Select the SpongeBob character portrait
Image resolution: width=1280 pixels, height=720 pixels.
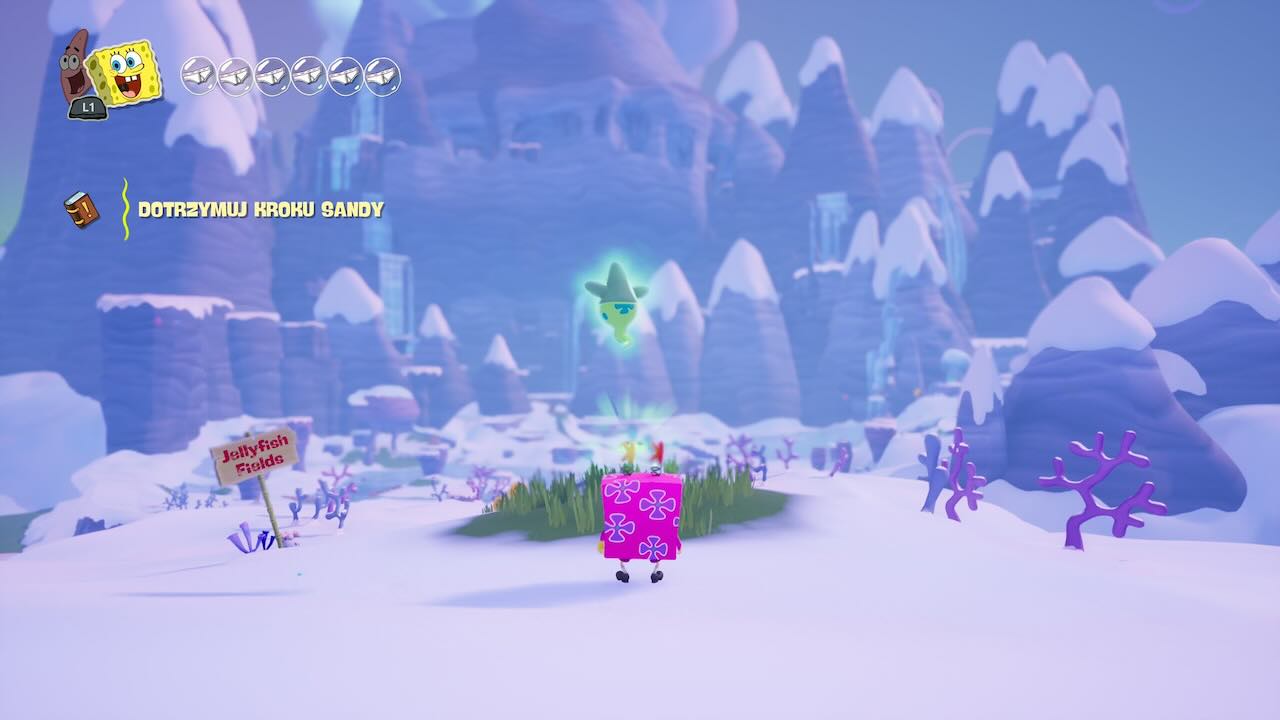[x=124, y=72]
